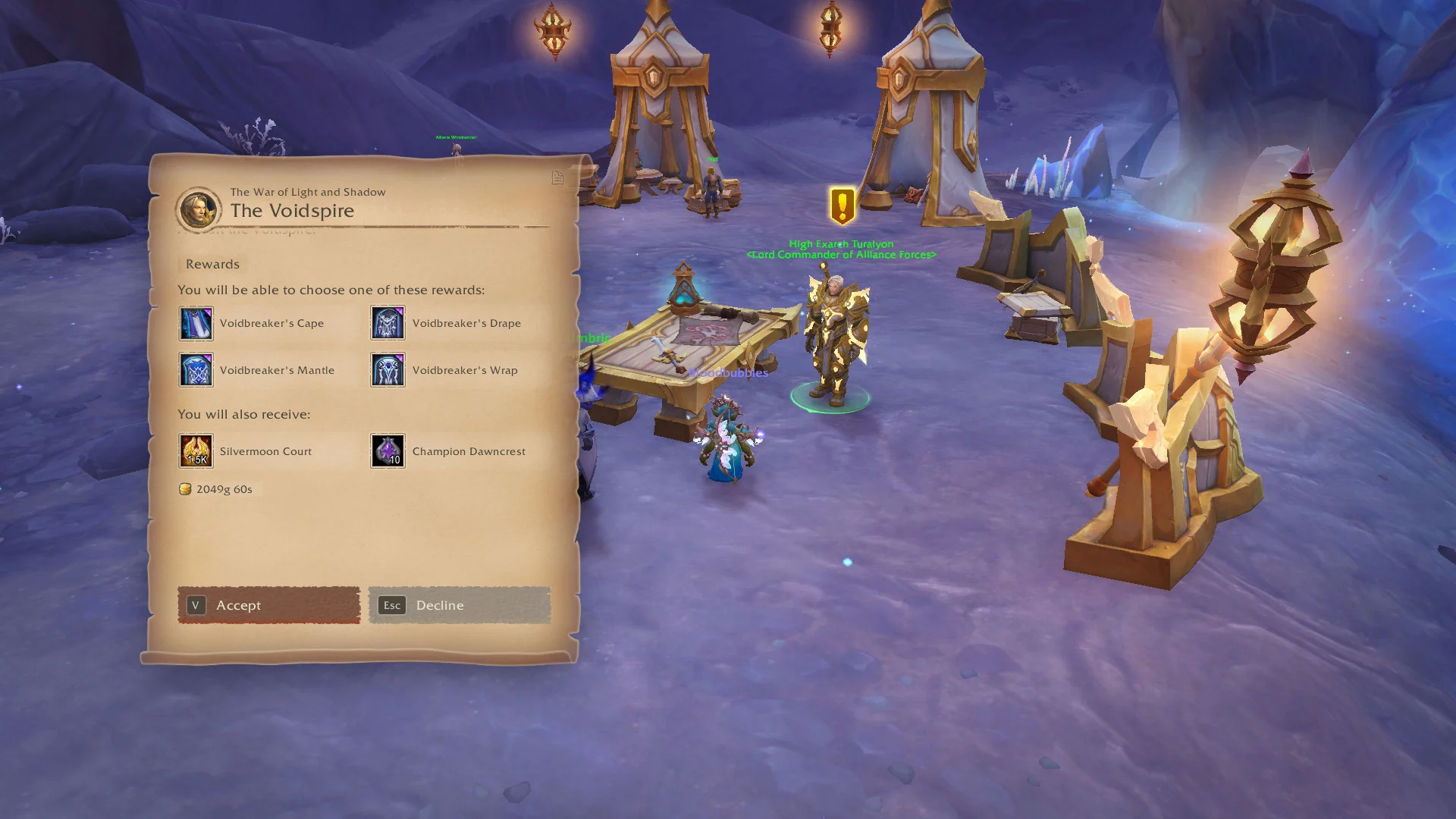The image size is (1456, 819).
Task: Expand the Rewards section header
Action: [212, 264]
